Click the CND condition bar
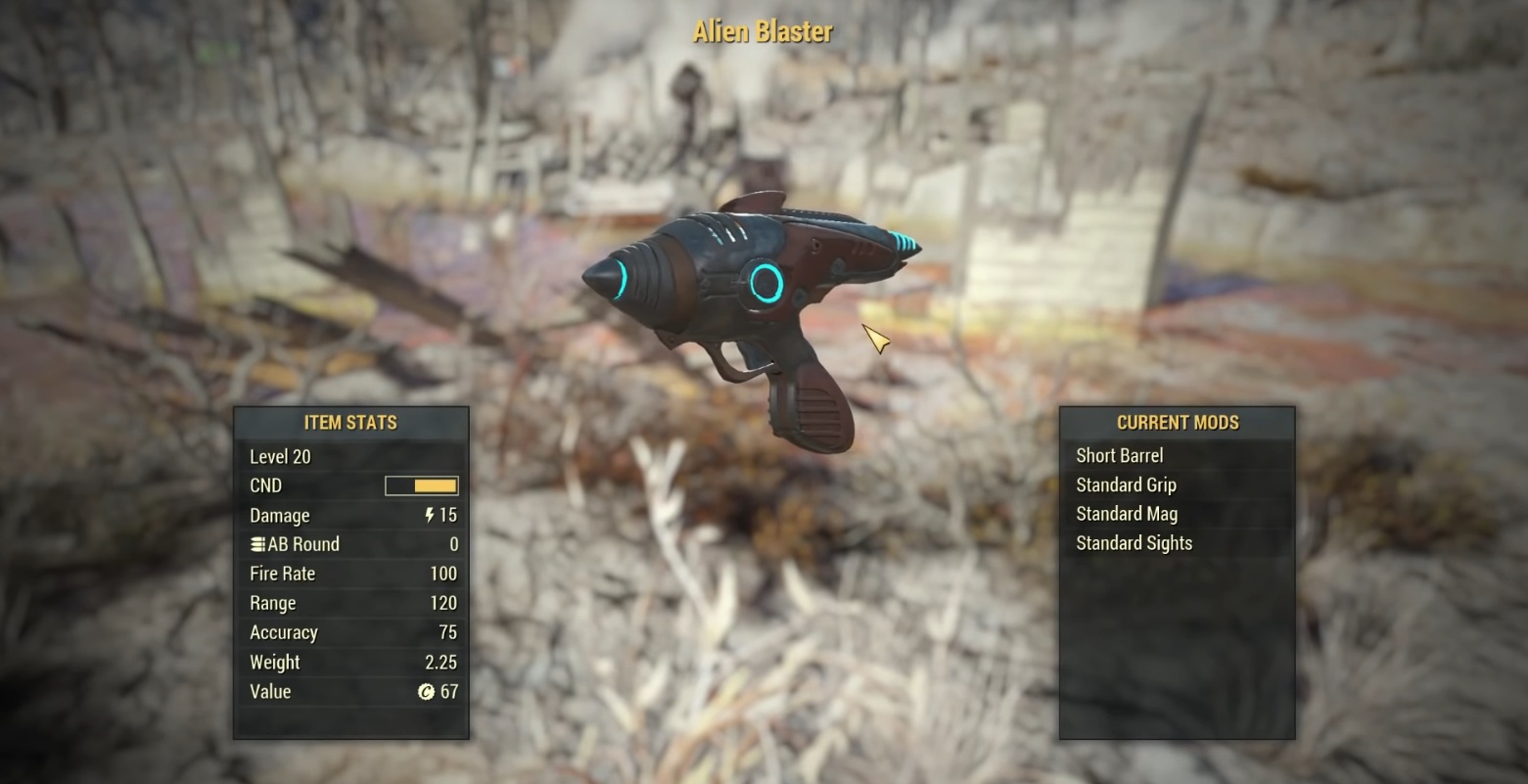This screenshot has width=1528, height=784. coord(421,485)
